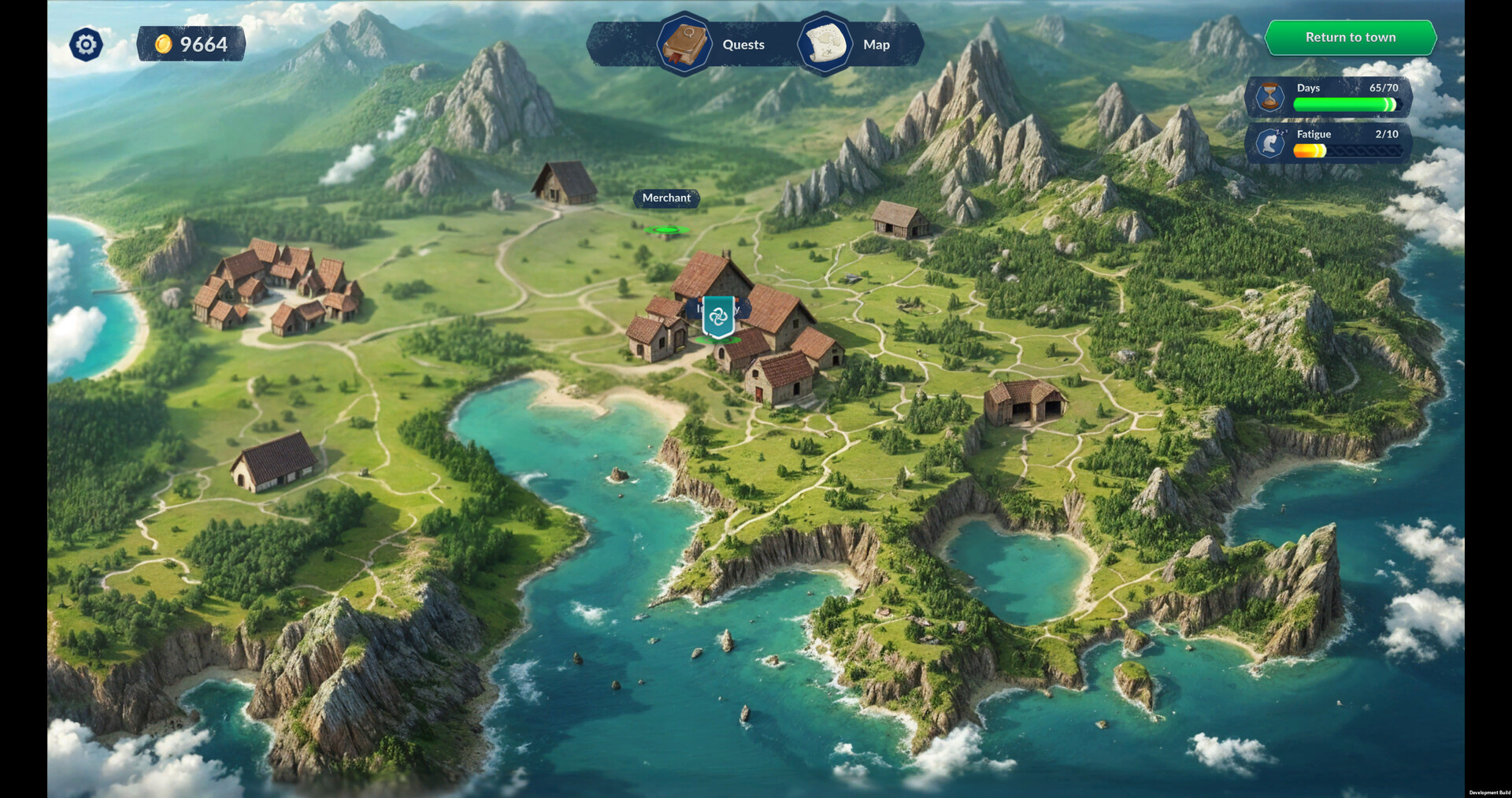Open the settings gear icon

pos(86,44)
